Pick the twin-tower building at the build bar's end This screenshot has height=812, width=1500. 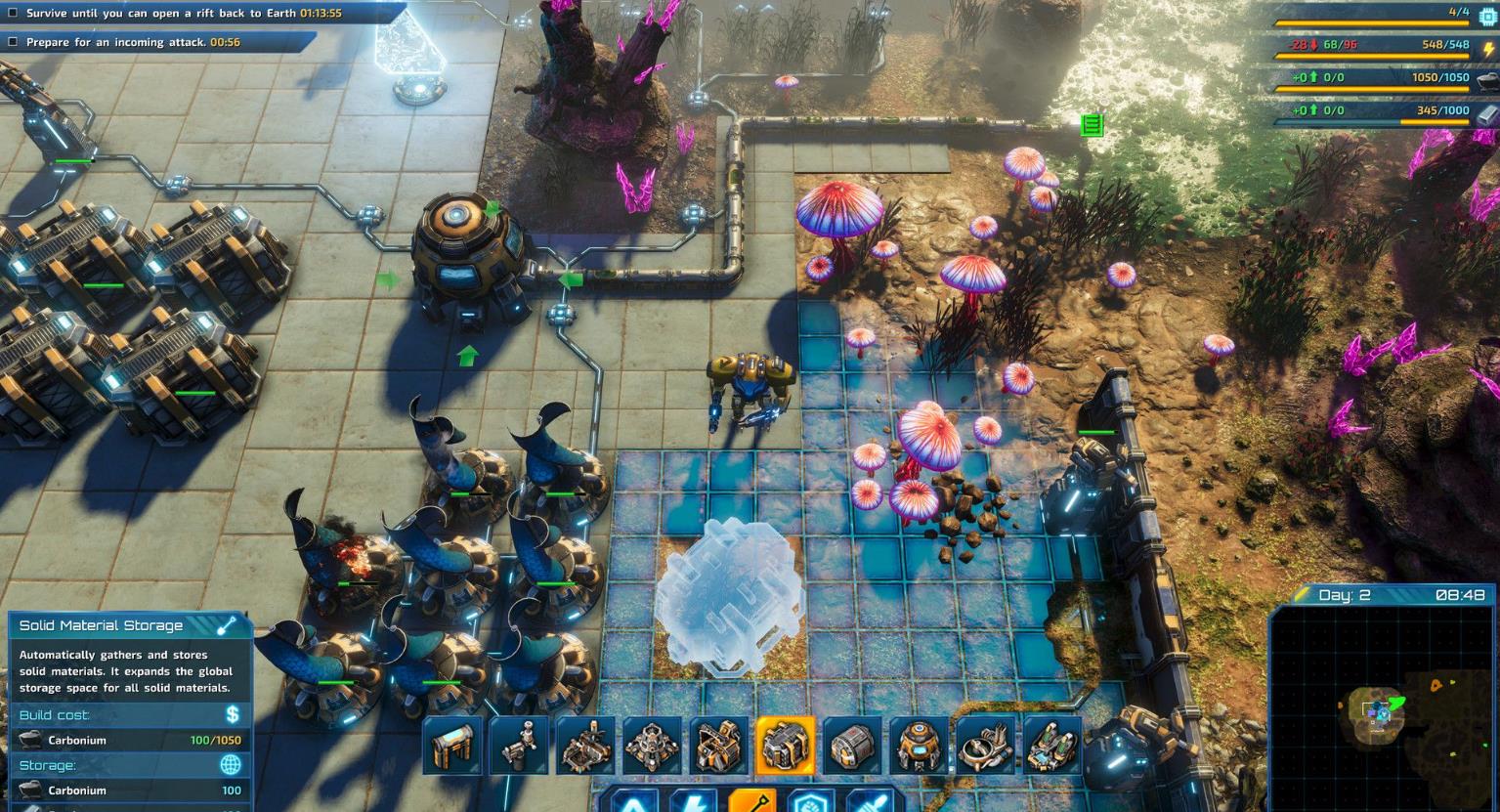click(1051, 746)
